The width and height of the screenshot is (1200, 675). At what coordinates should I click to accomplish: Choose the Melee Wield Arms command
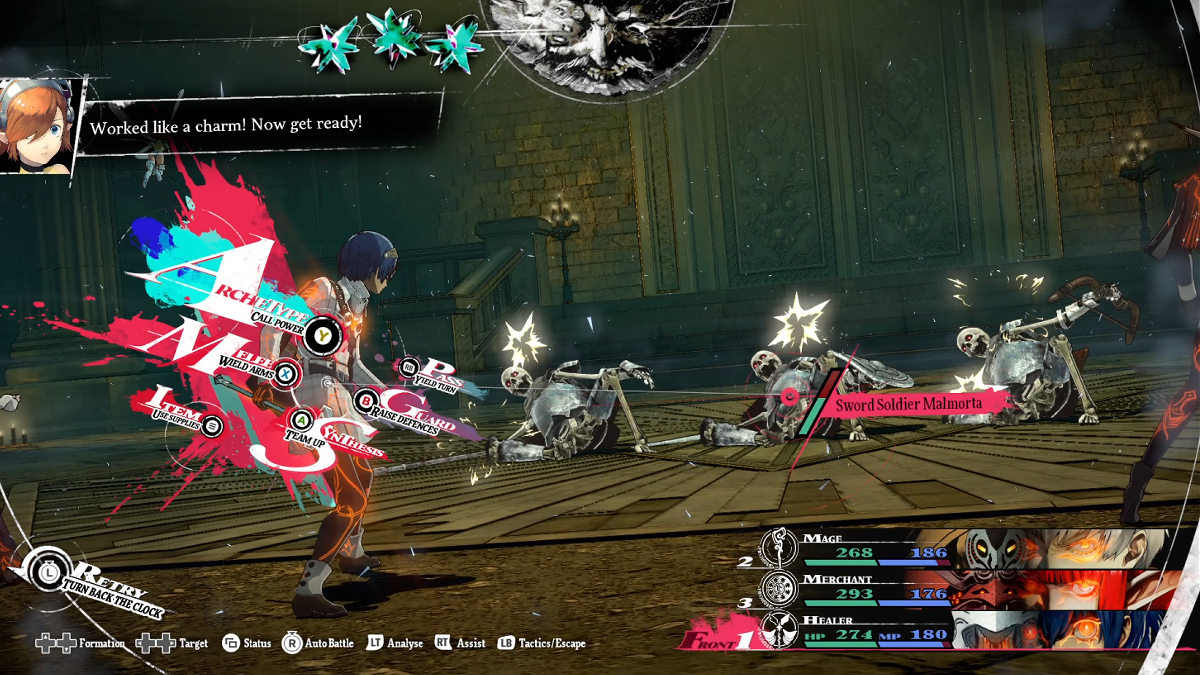coord(285,372)
